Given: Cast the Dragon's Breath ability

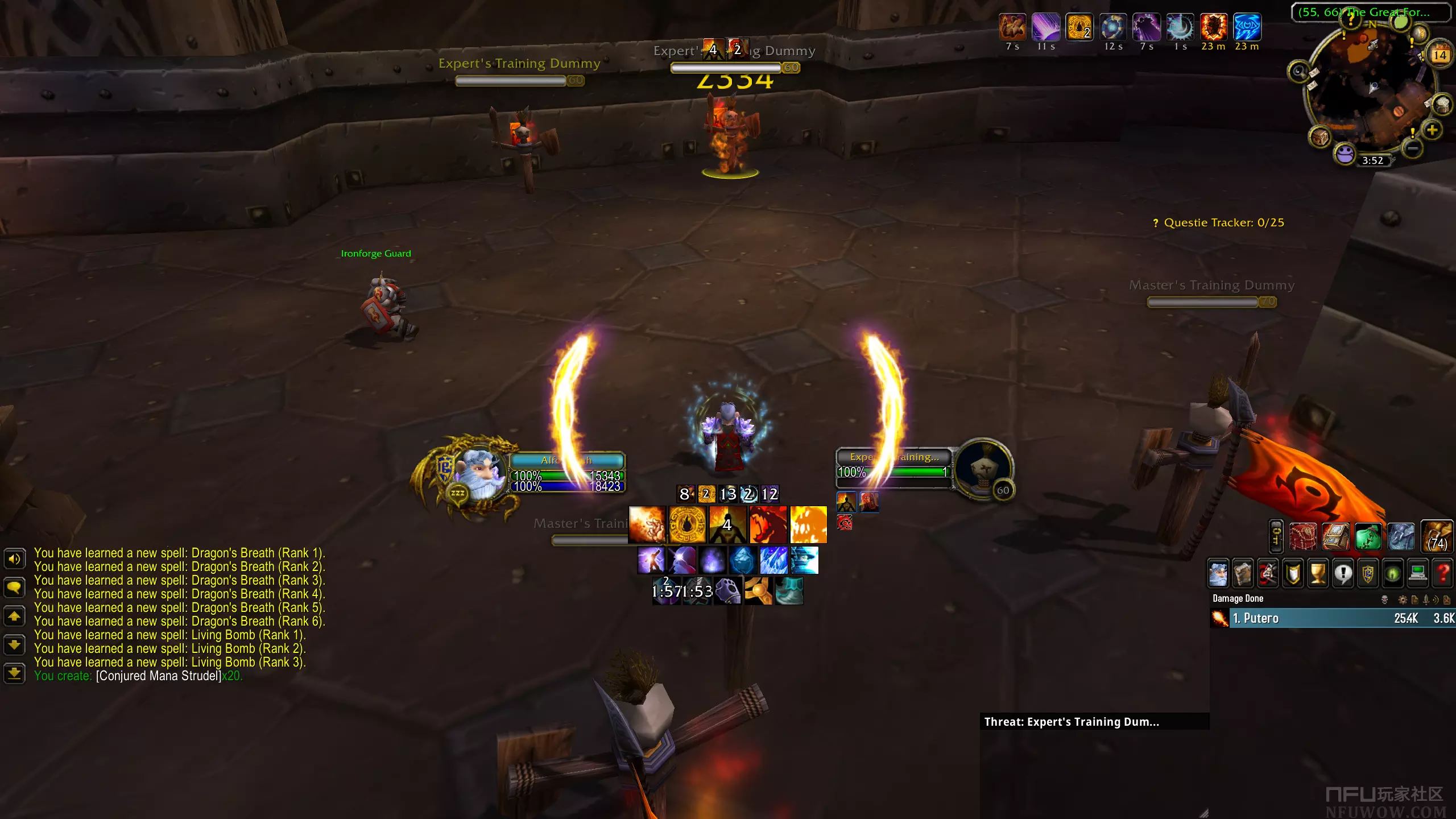Looking at the screenshot, I should click(x=768, y=524).
